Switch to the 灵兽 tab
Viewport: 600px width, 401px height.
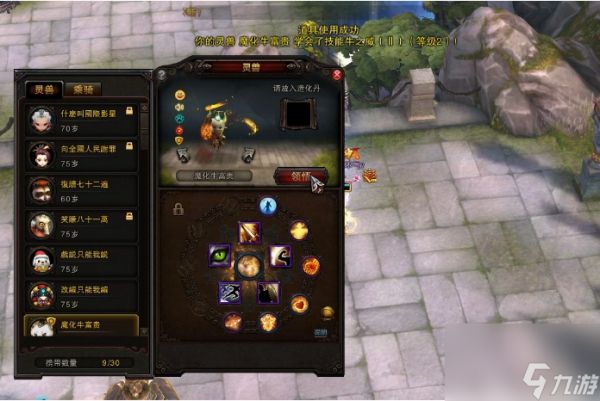(45, 88)
